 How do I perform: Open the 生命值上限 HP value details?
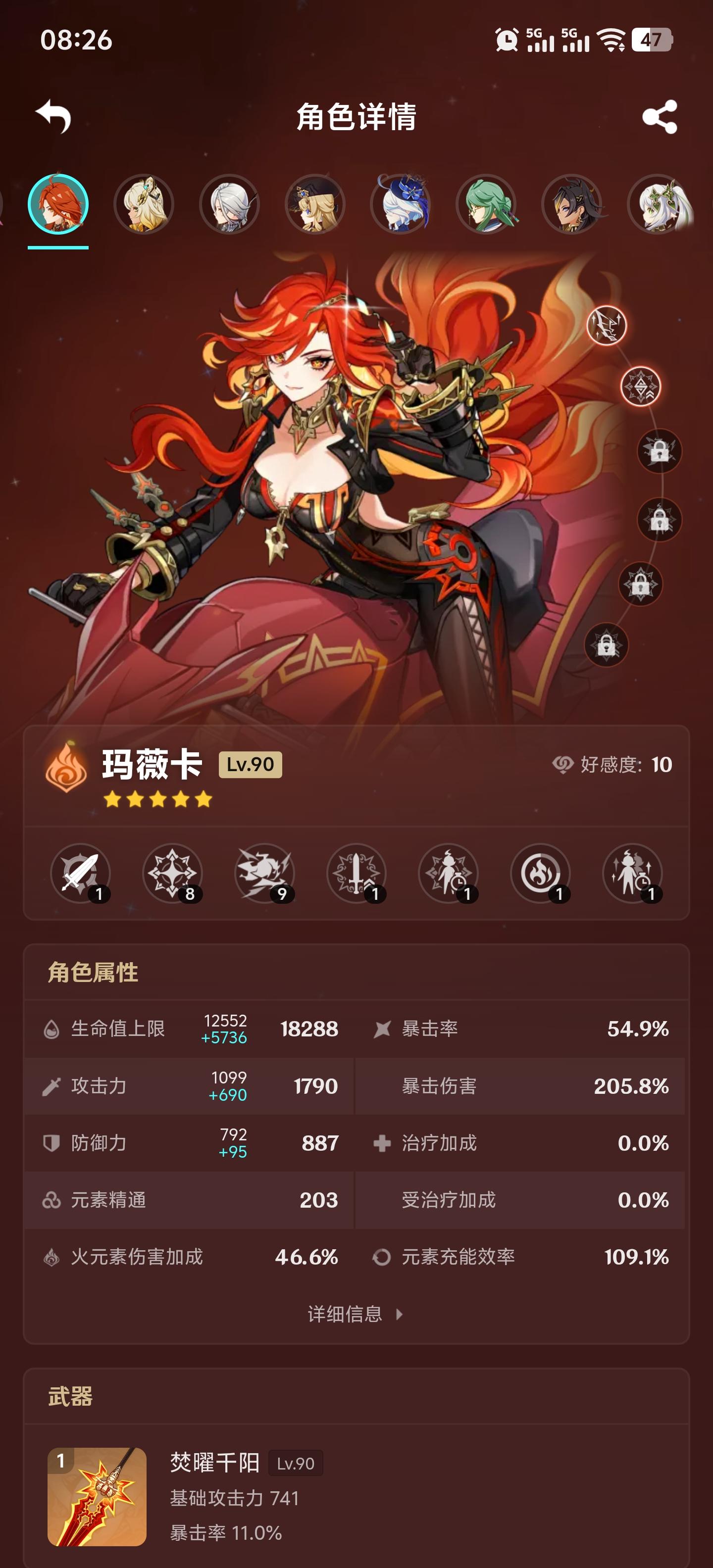click(183, 1029)
